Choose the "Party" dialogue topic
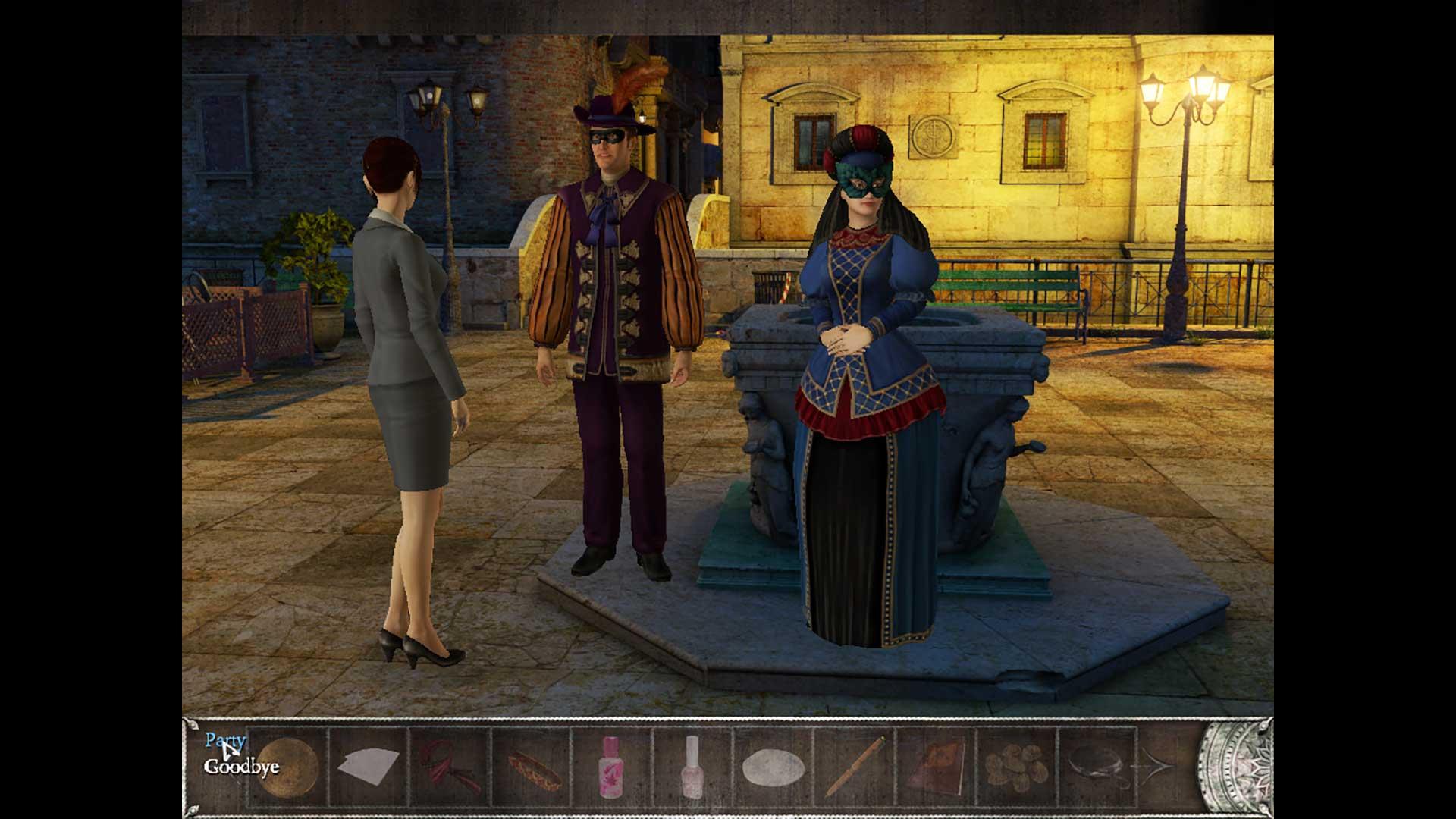This screenshot has height=819, width=1456. click(x=225, y=740)
